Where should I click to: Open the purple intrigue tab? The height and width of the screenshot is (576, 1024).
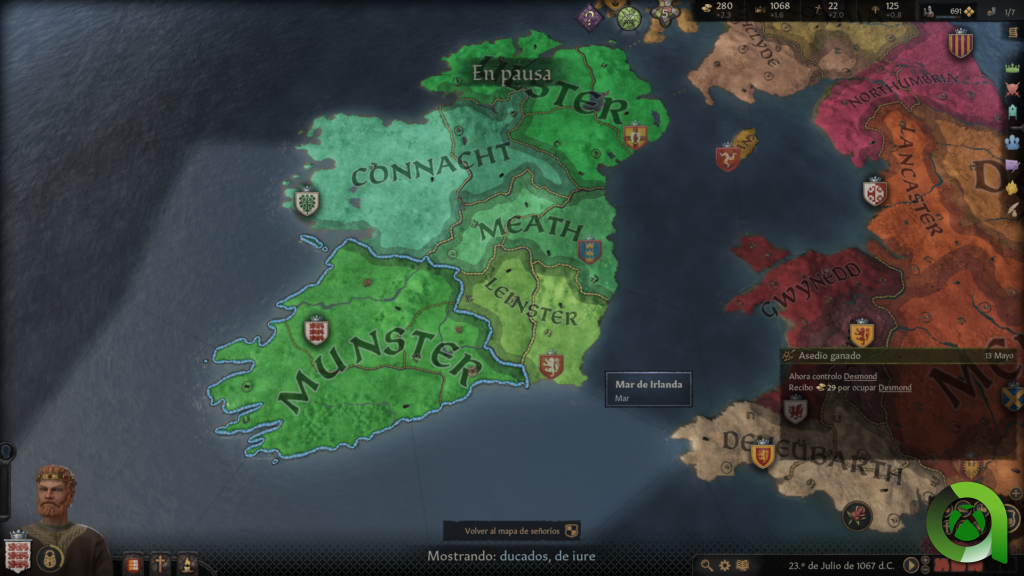1013,165
